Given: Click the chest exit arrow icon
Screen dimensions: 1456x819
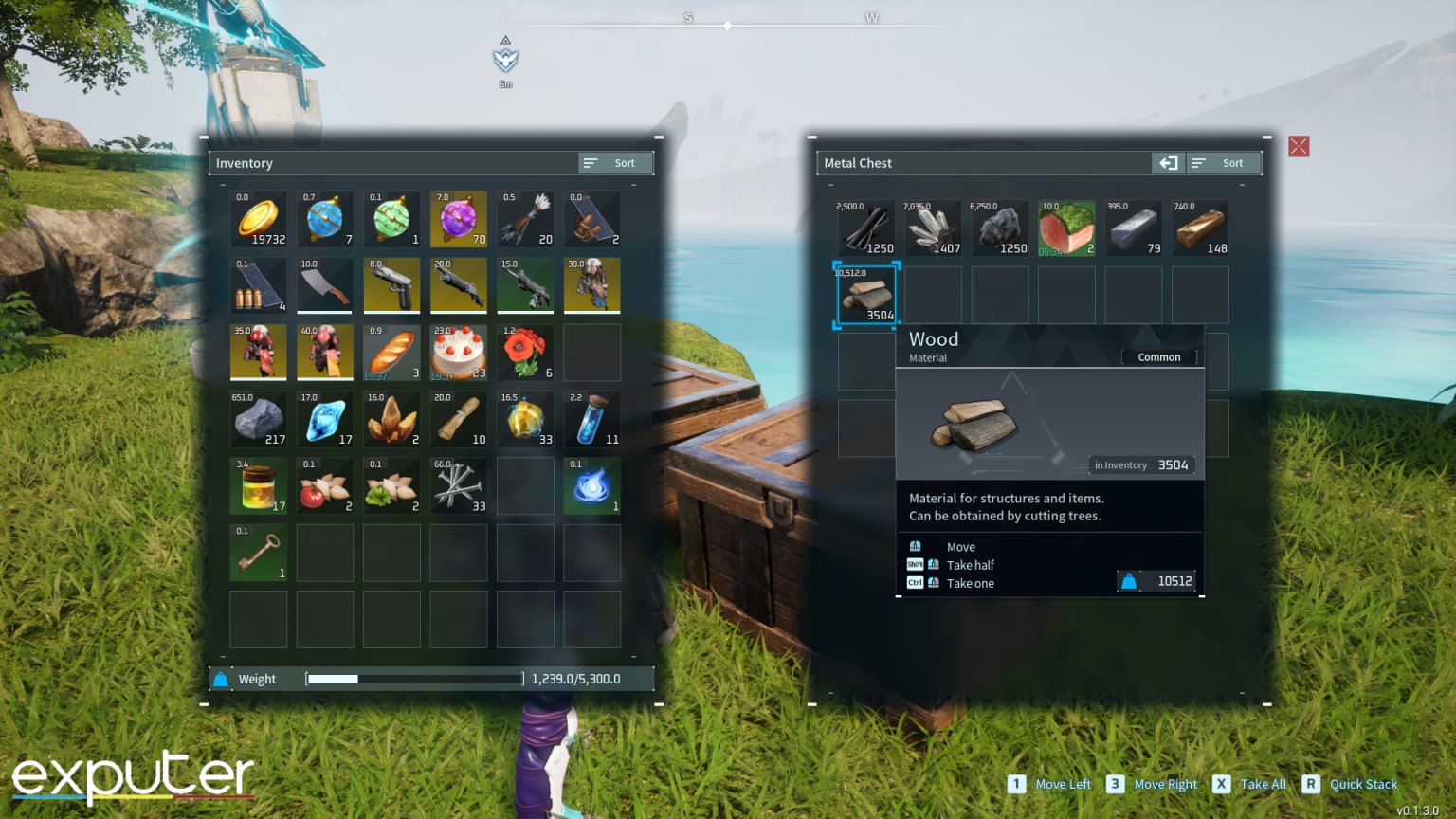Looking at the screenshot, I should [1168, 163].
